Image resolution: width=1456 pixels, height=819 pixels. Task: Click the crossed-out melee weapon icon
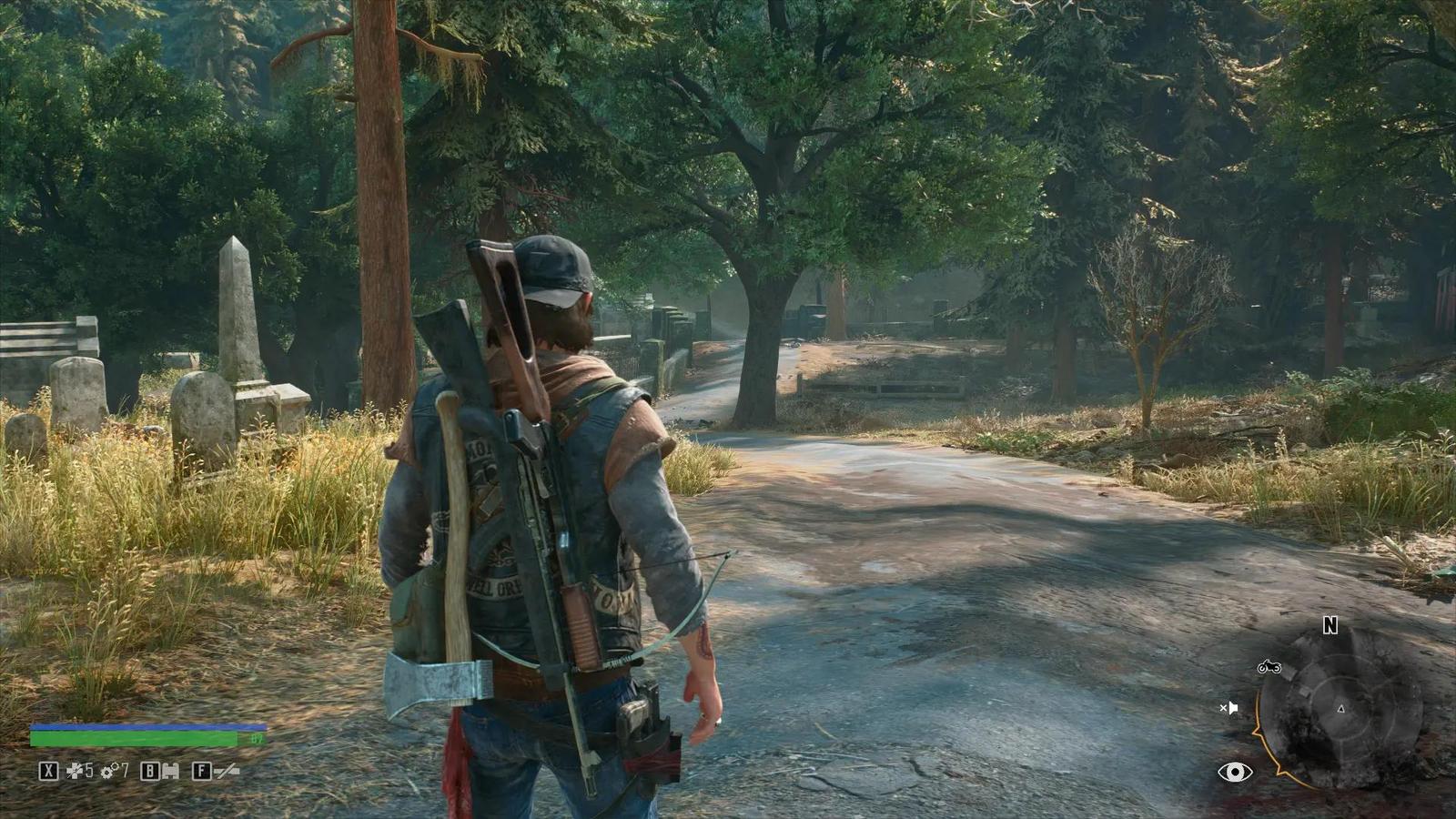227,772
